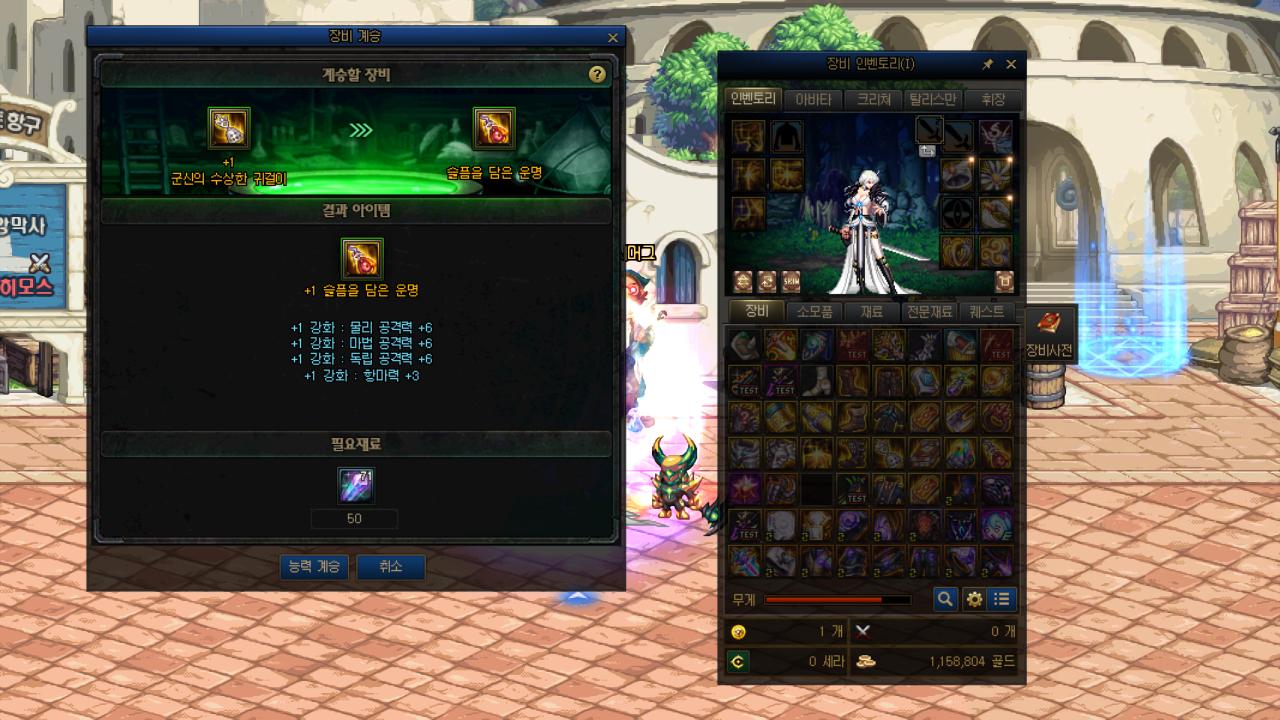Click the magnifying glass inventory search button
The image size is (1280, 720).
945,600
